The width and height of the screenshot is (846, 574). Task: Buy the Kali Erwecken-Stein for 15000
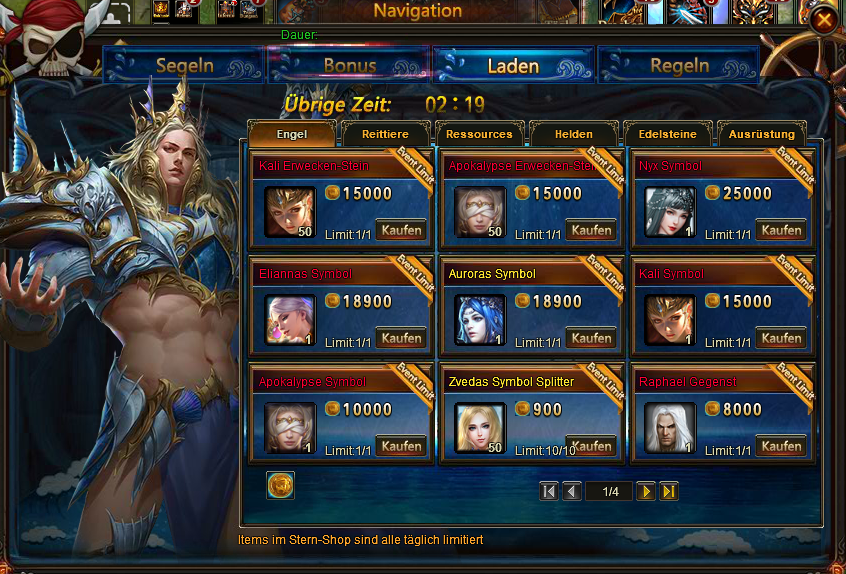(401, 230)
